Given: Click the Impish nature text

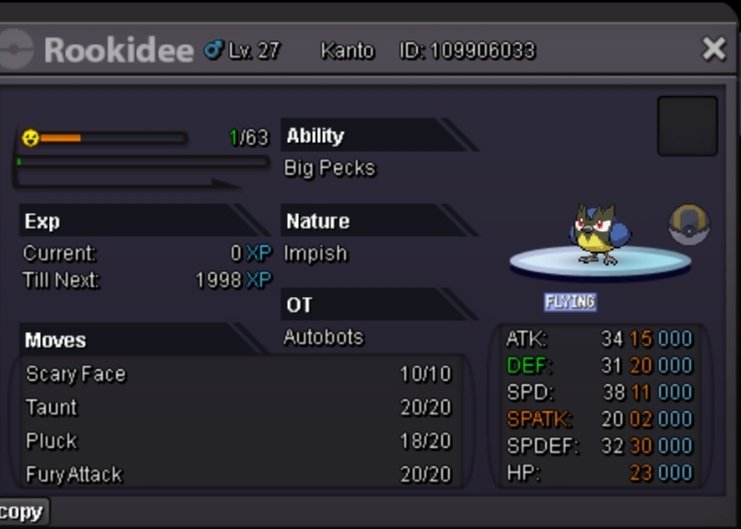Looking at the screenshot, I should tap(315, 253).
